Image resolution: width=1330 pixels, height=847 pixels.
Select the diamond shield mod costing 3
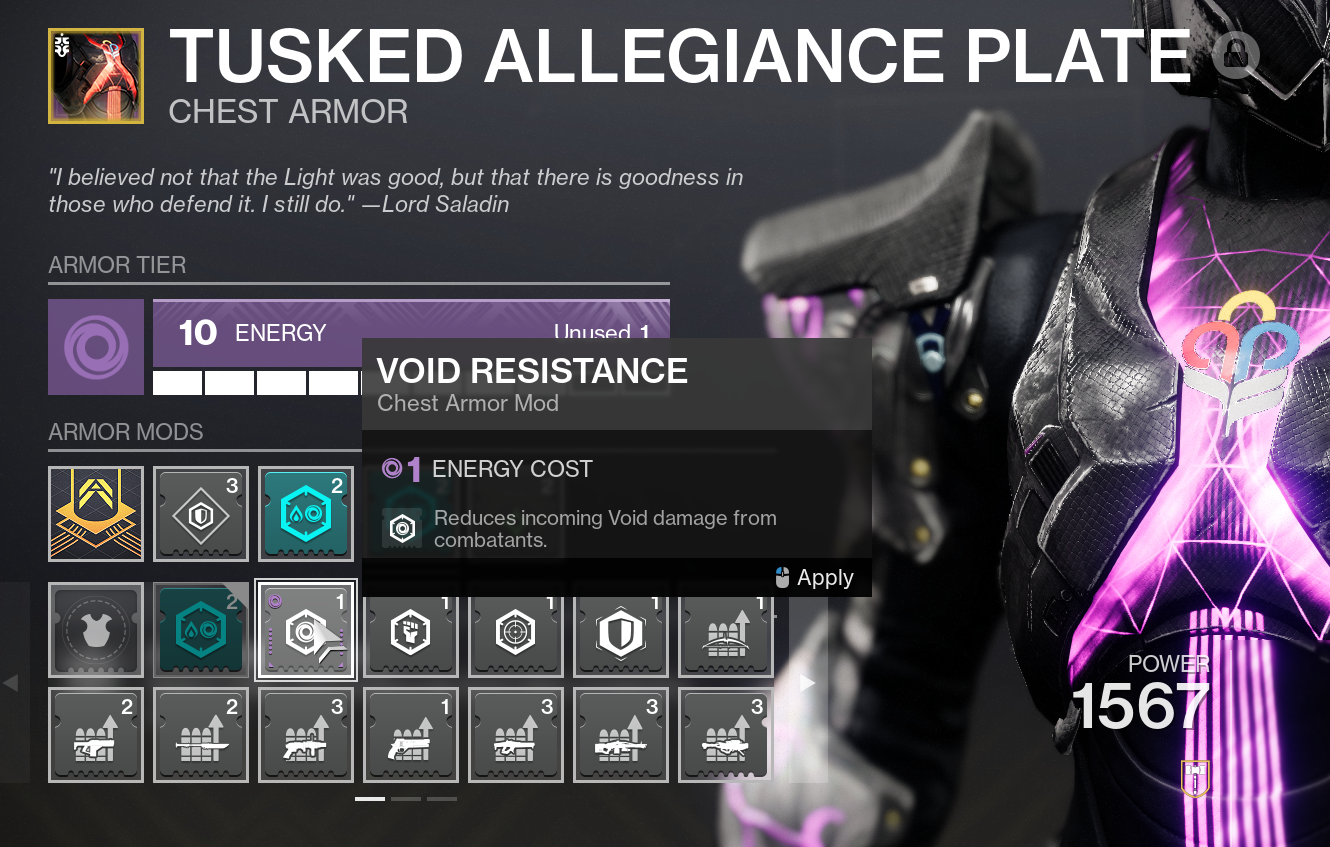point(201,513)
